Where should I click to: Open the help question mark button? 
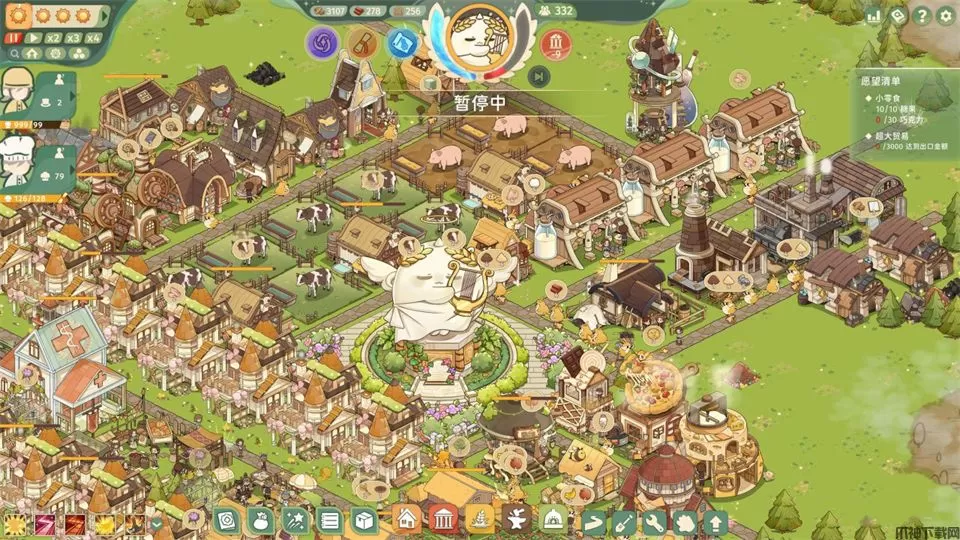tap(921, 16)
